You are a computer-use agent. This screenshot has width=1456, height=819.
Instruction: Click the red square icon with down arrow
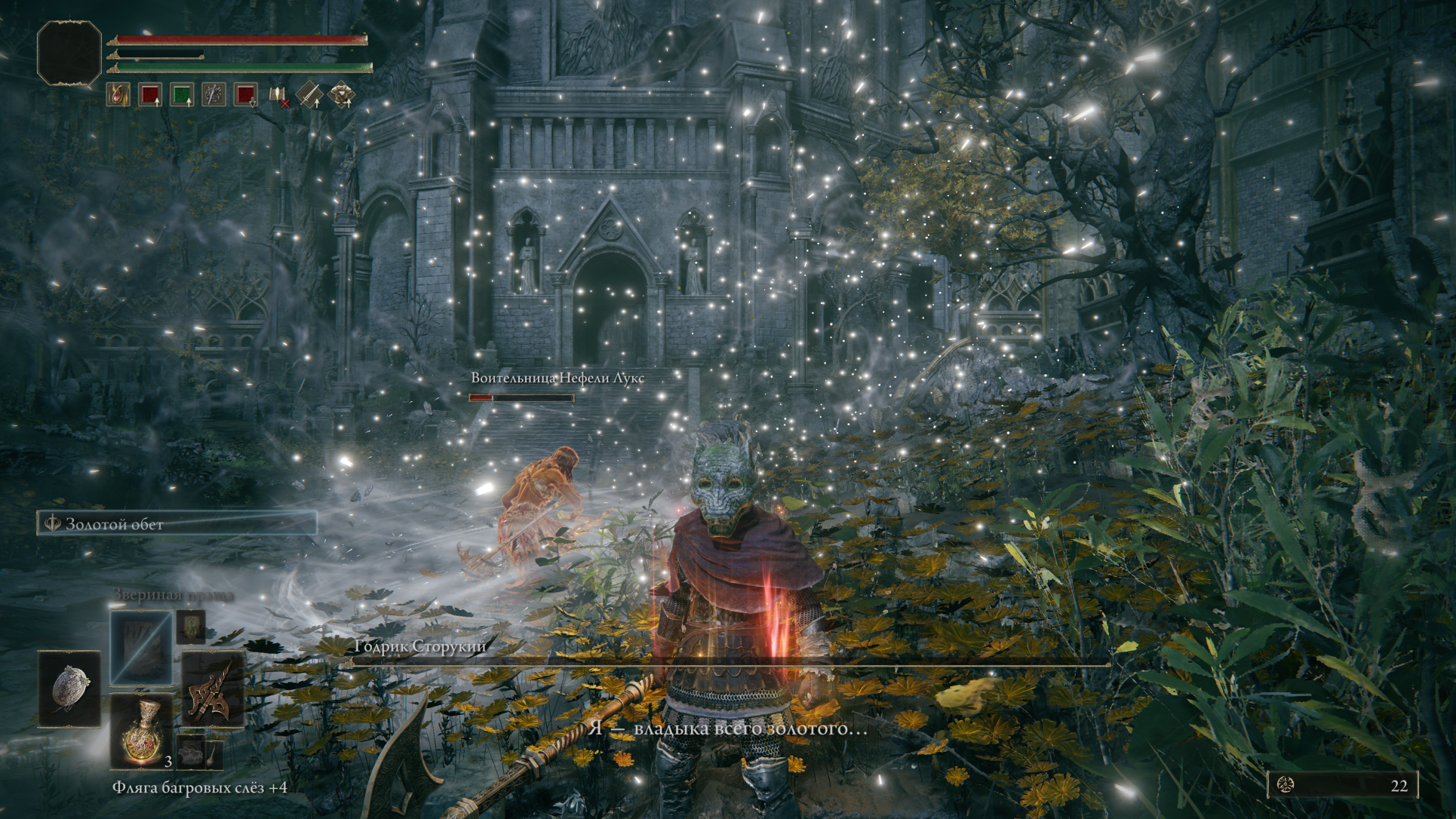tap(246, 95)
